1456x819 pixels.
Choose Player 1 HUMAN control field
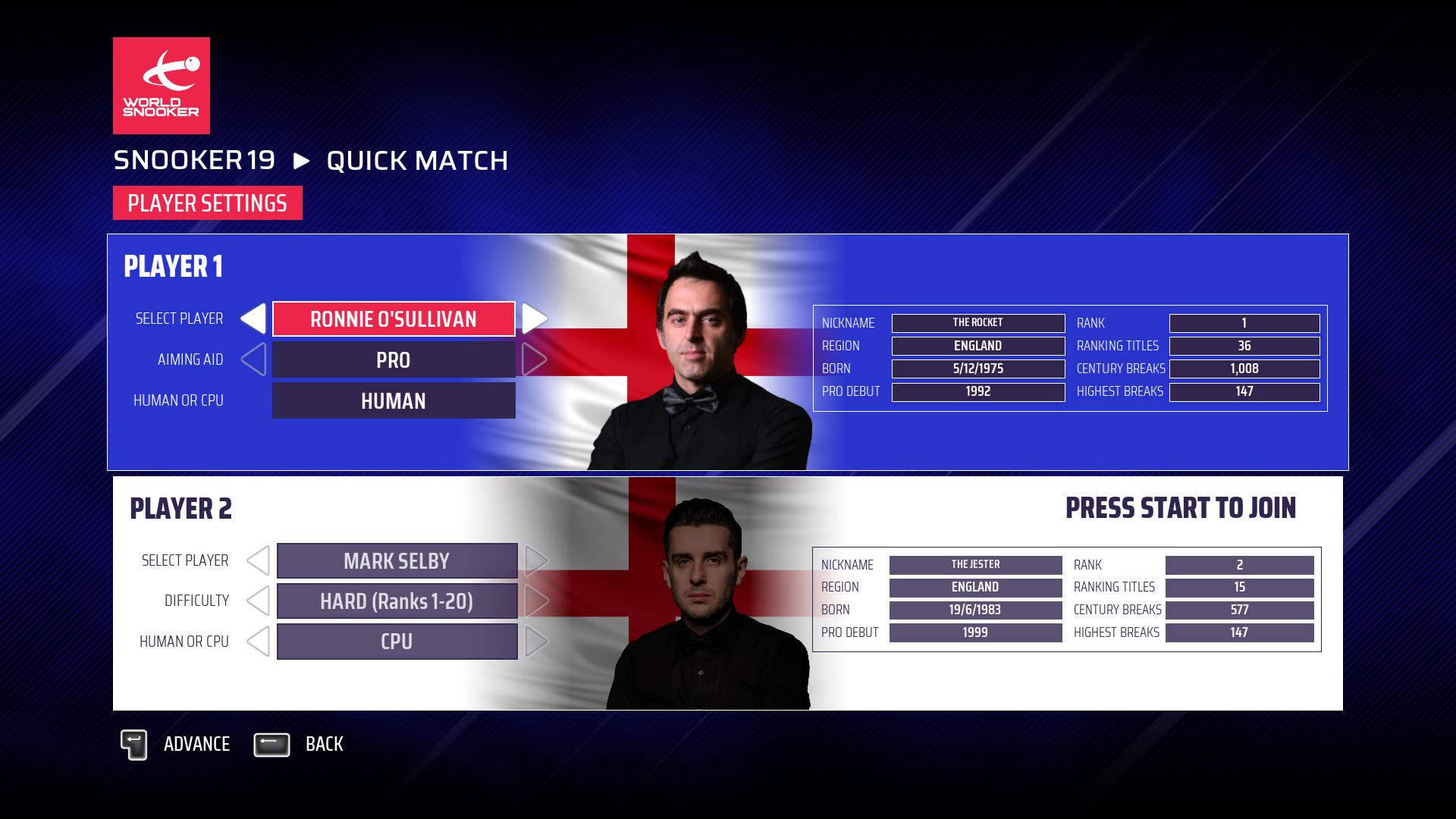[394, 400]
